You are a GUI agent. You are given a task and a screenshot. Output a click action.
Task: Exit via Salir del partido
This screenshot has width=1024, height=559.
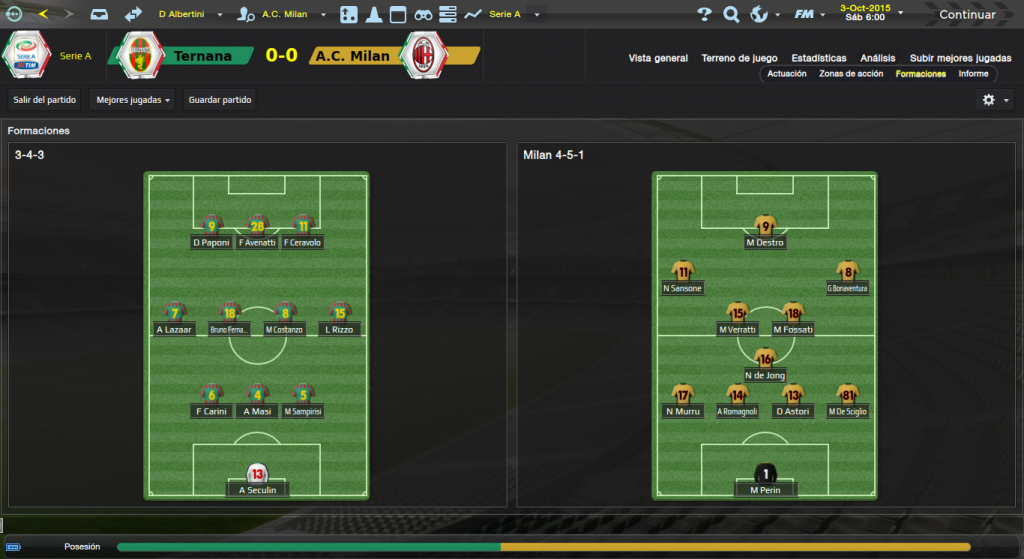coord(45,100)
